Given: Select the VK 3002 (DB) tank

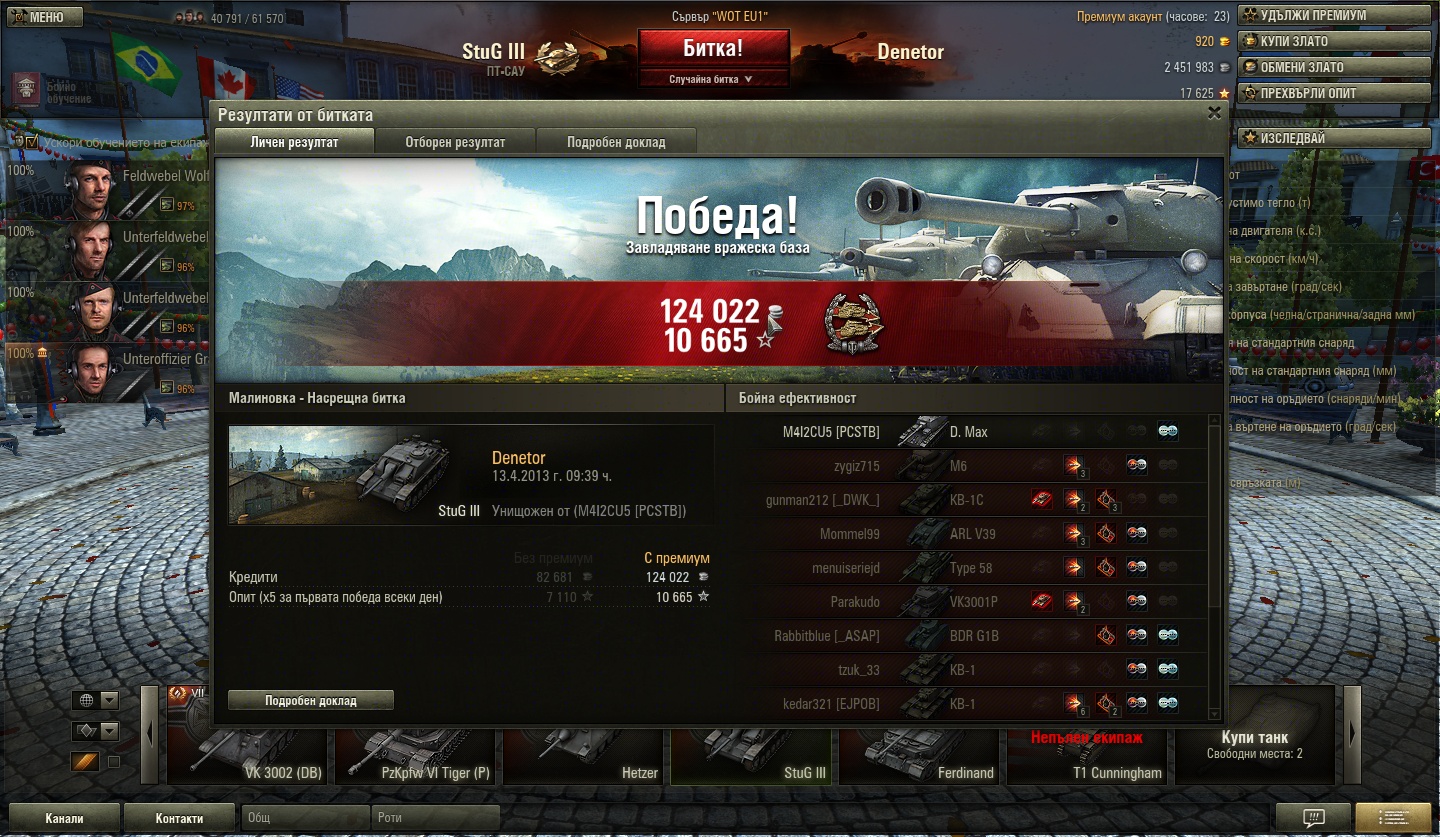Looking at the screenshot, I should (248, 755).
